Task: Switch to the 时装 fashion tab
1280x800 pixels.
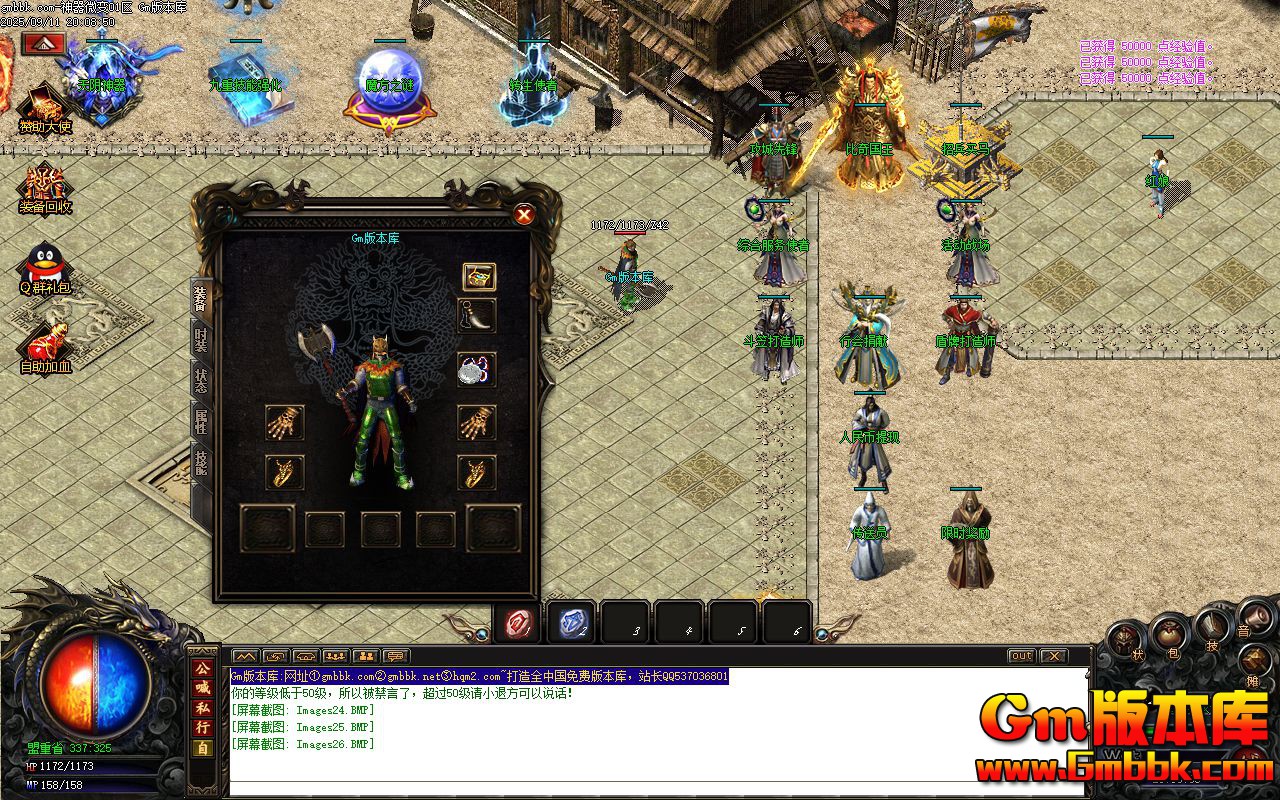Action: pos(200,341)
